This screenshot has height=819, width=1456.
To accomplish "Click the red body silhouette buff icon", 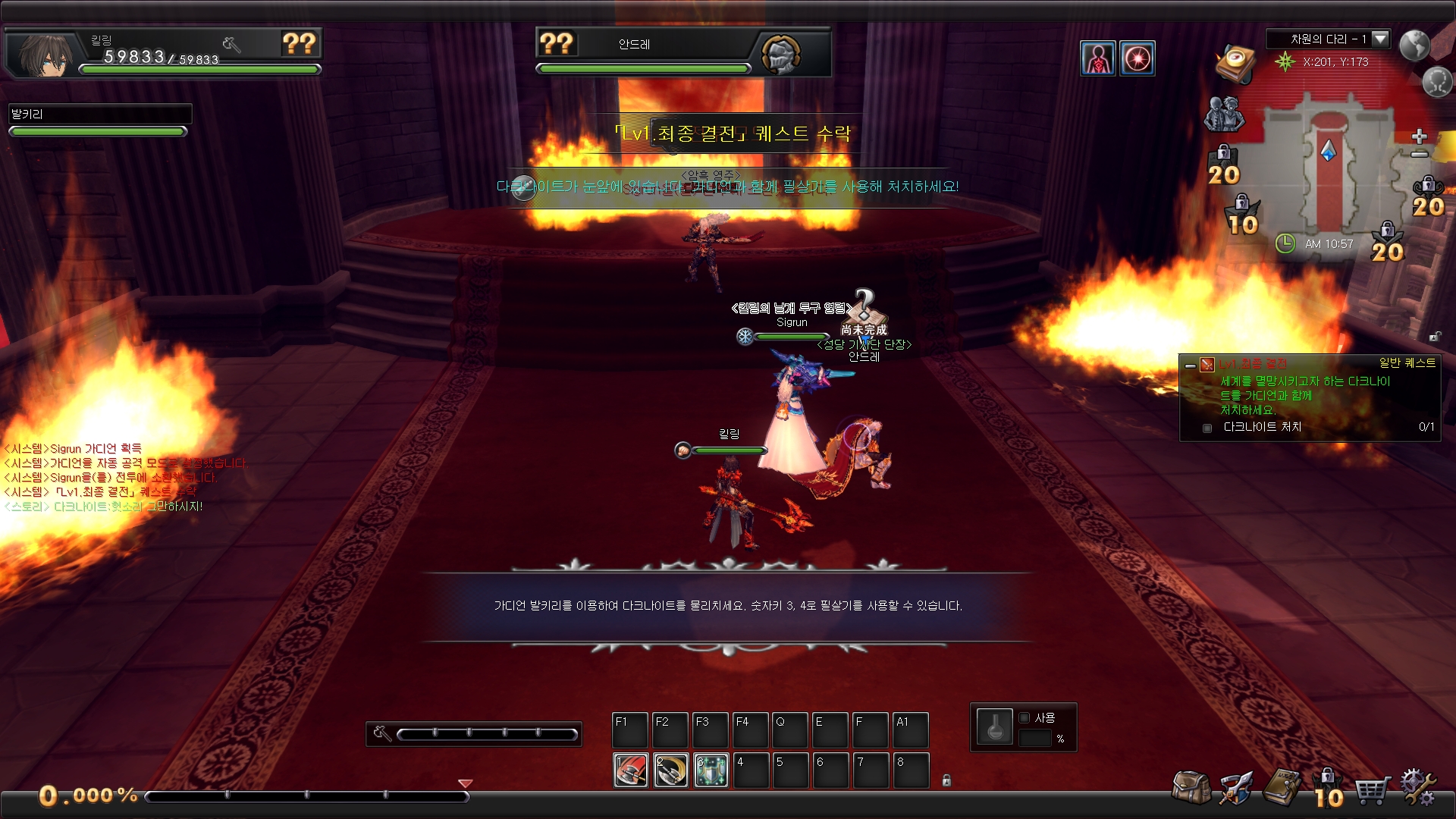I will [1097, 58].
